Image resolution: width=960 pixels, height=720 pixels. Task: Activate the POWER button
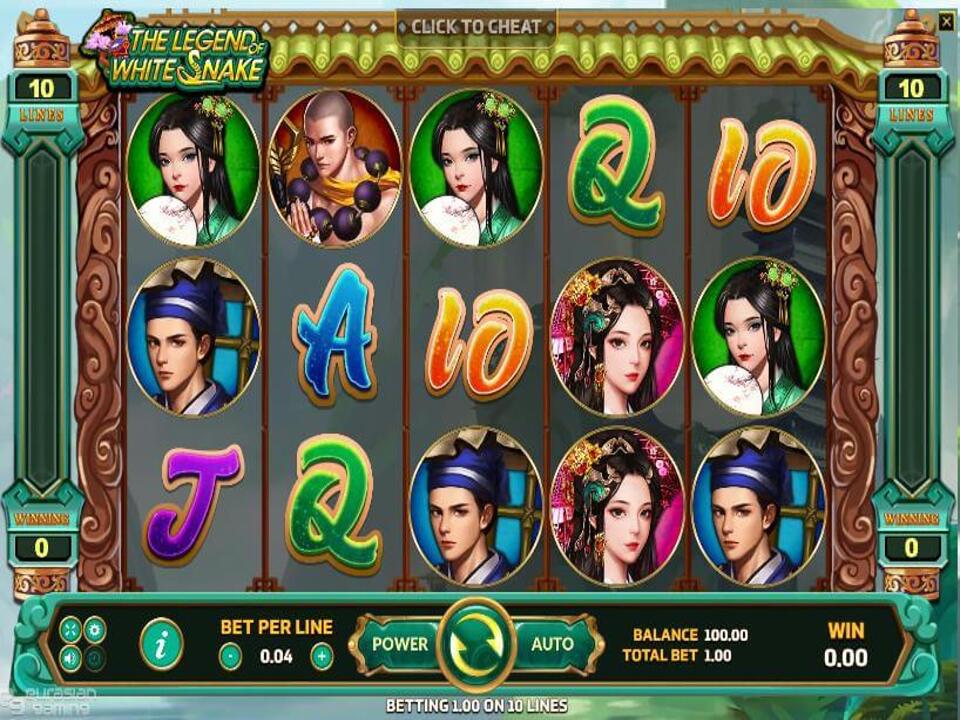coord(399,644)
